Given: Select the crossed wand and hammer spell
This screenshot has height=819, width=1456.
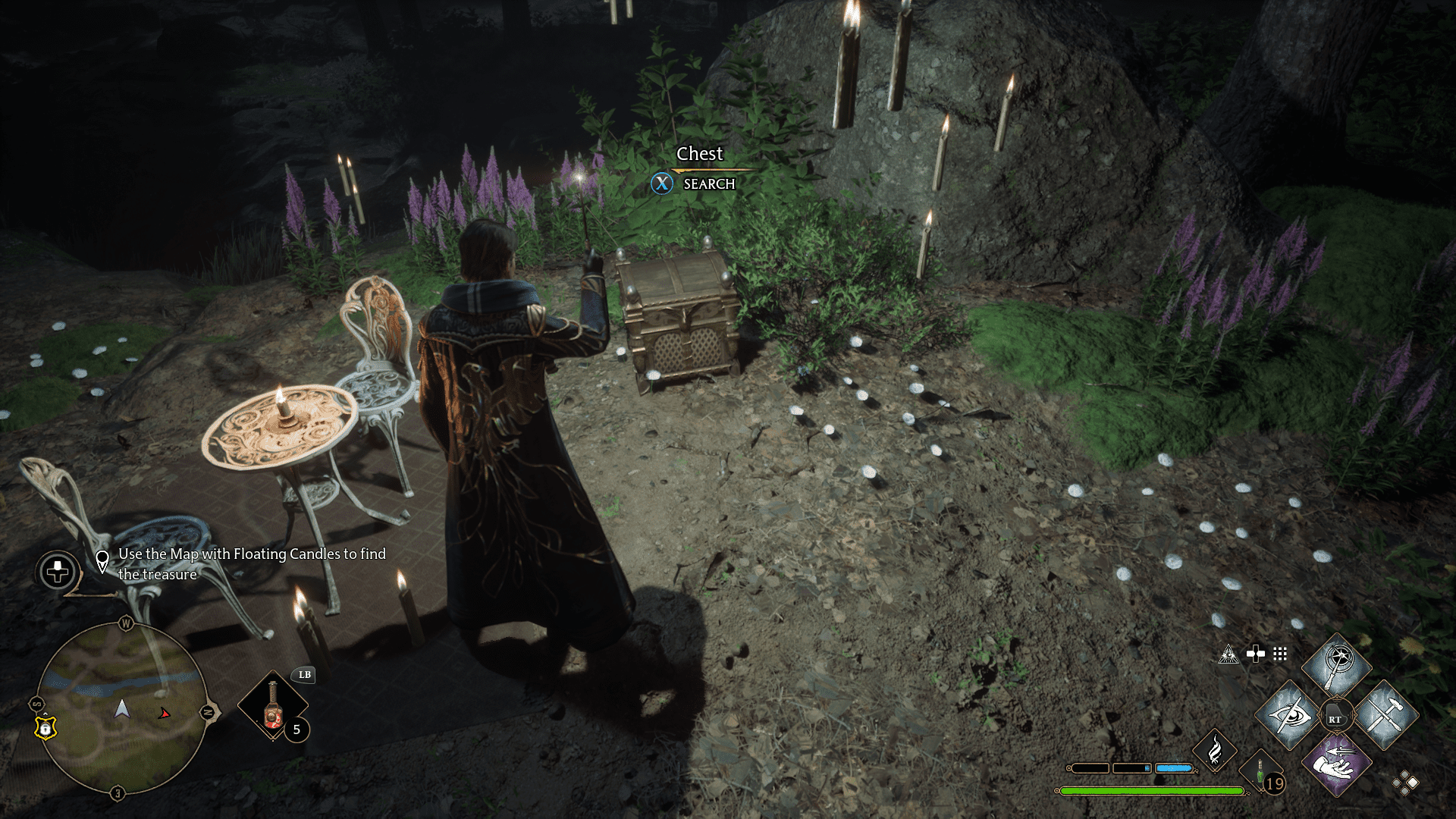Looking at the screenshot, I should (x=1384, y=715).
